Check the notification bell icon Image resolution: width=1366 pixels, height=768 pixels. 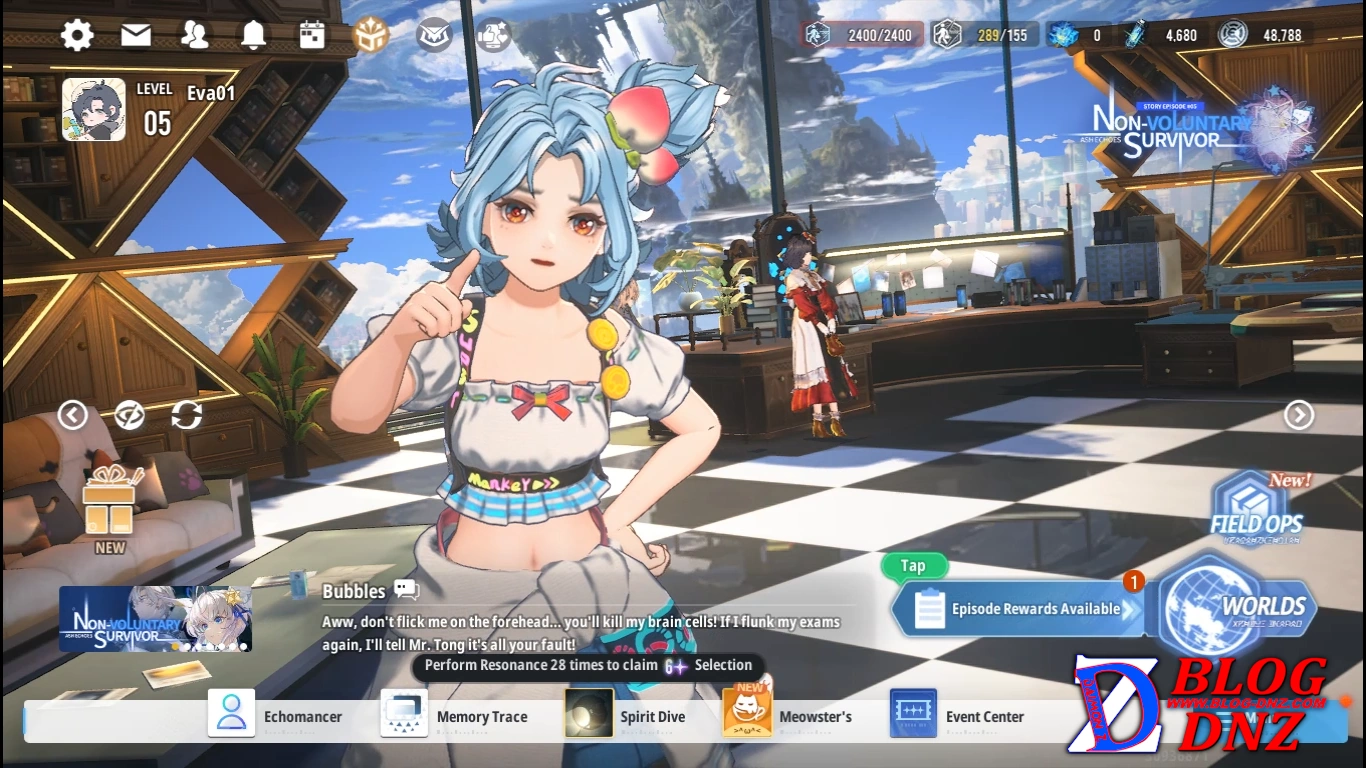(253, 36)
